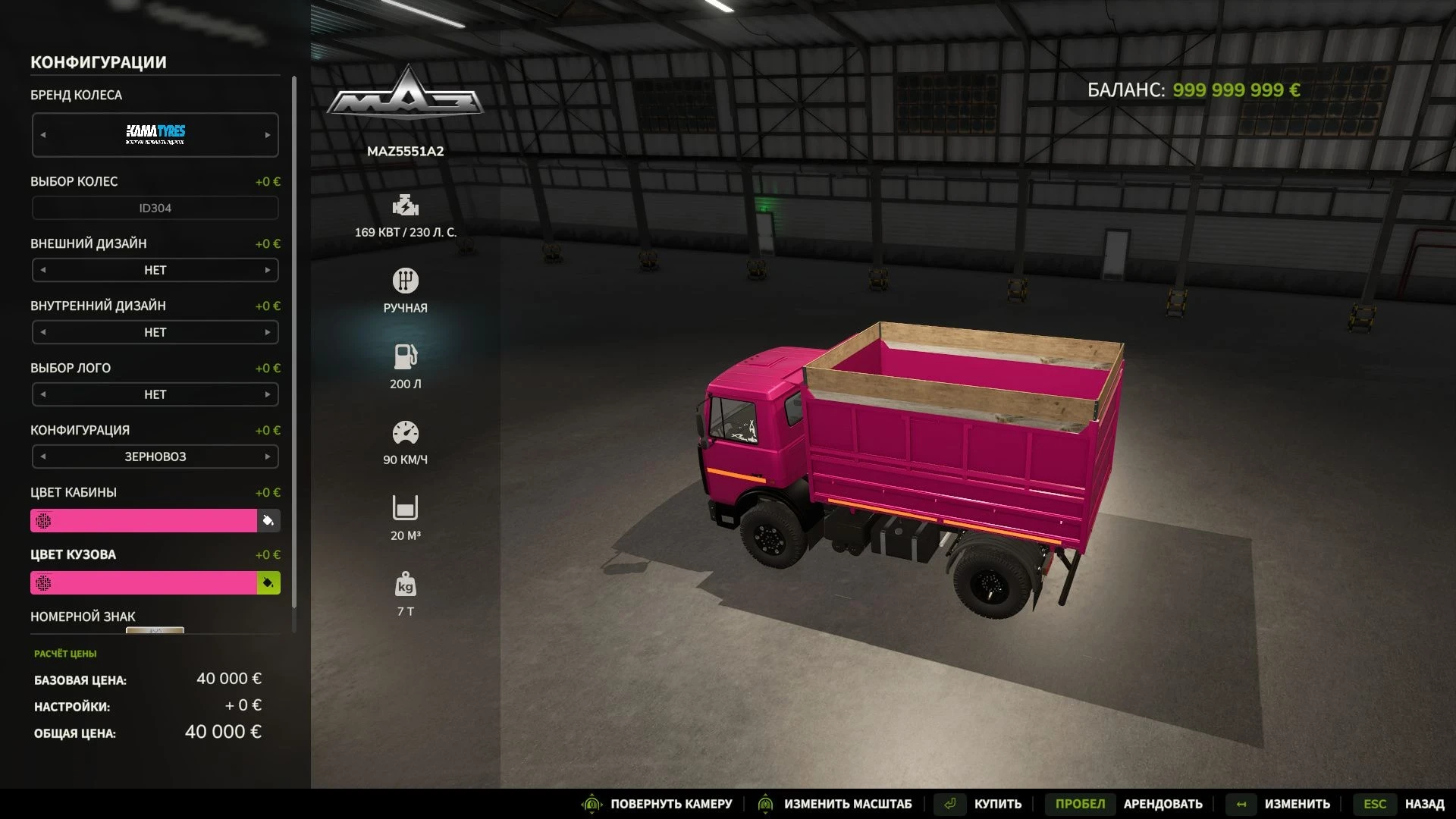This screenshot has width=1456, height=819.
Task: Click АРЕНДОВАТЬ to rent the MAZ5551A2
Action: coord(1163,804)
